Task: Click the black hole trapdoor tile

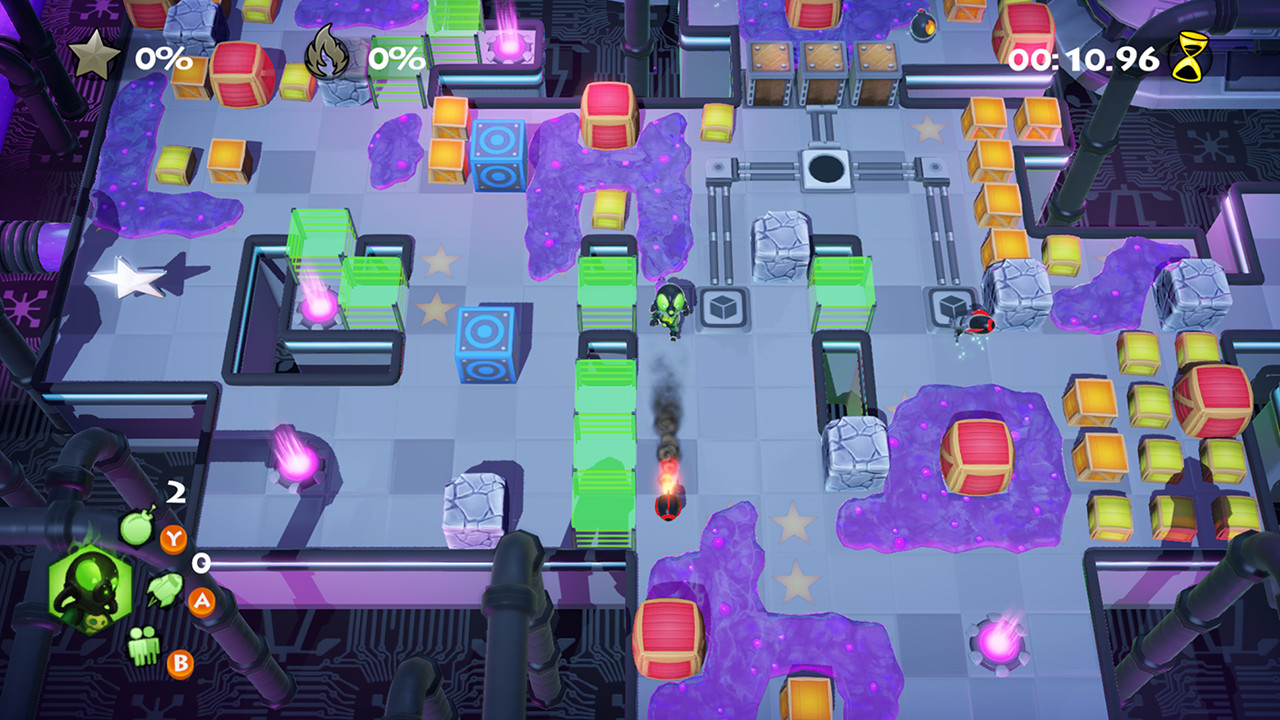Action: point(826,170)
